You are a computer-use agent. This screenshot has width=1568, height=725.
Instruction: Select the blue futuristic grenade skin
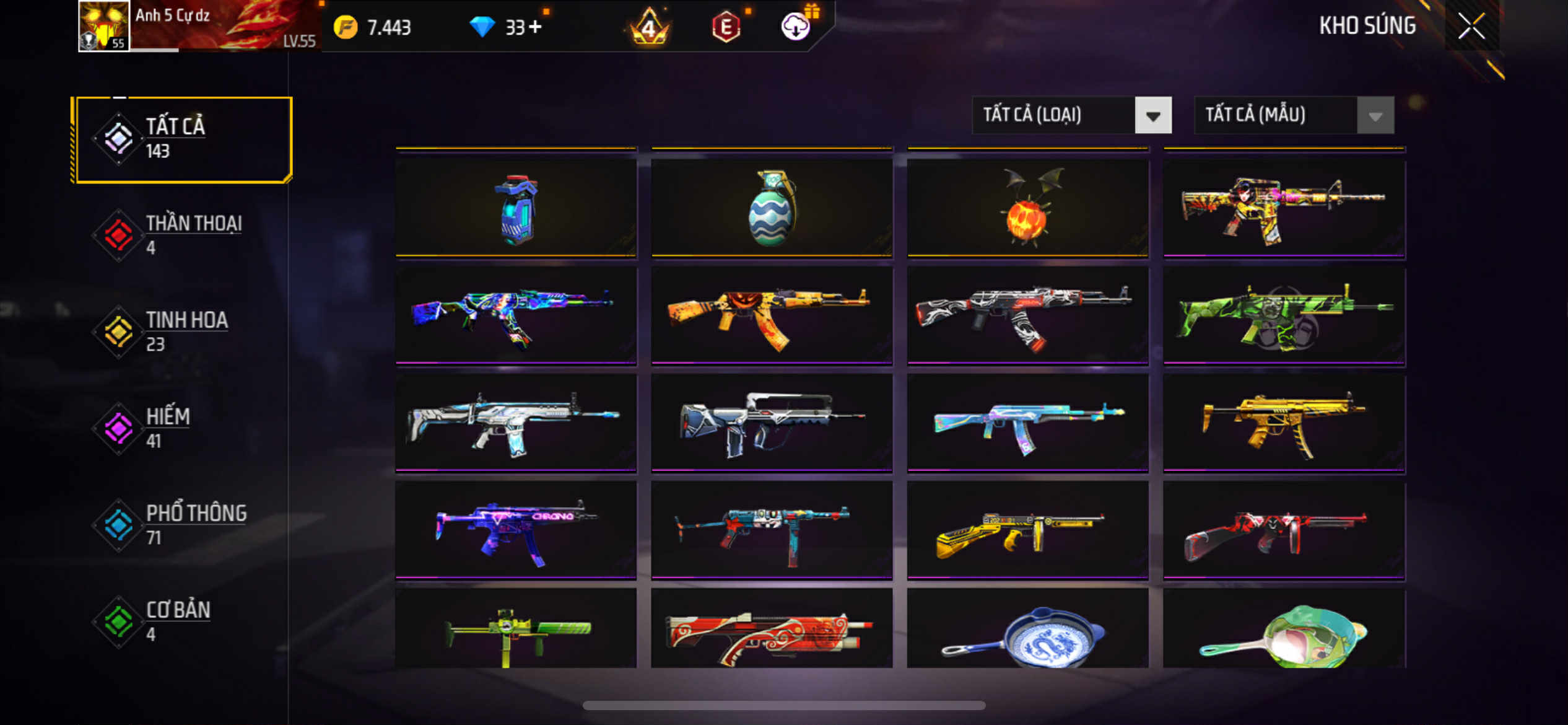[x=515, y=208]
